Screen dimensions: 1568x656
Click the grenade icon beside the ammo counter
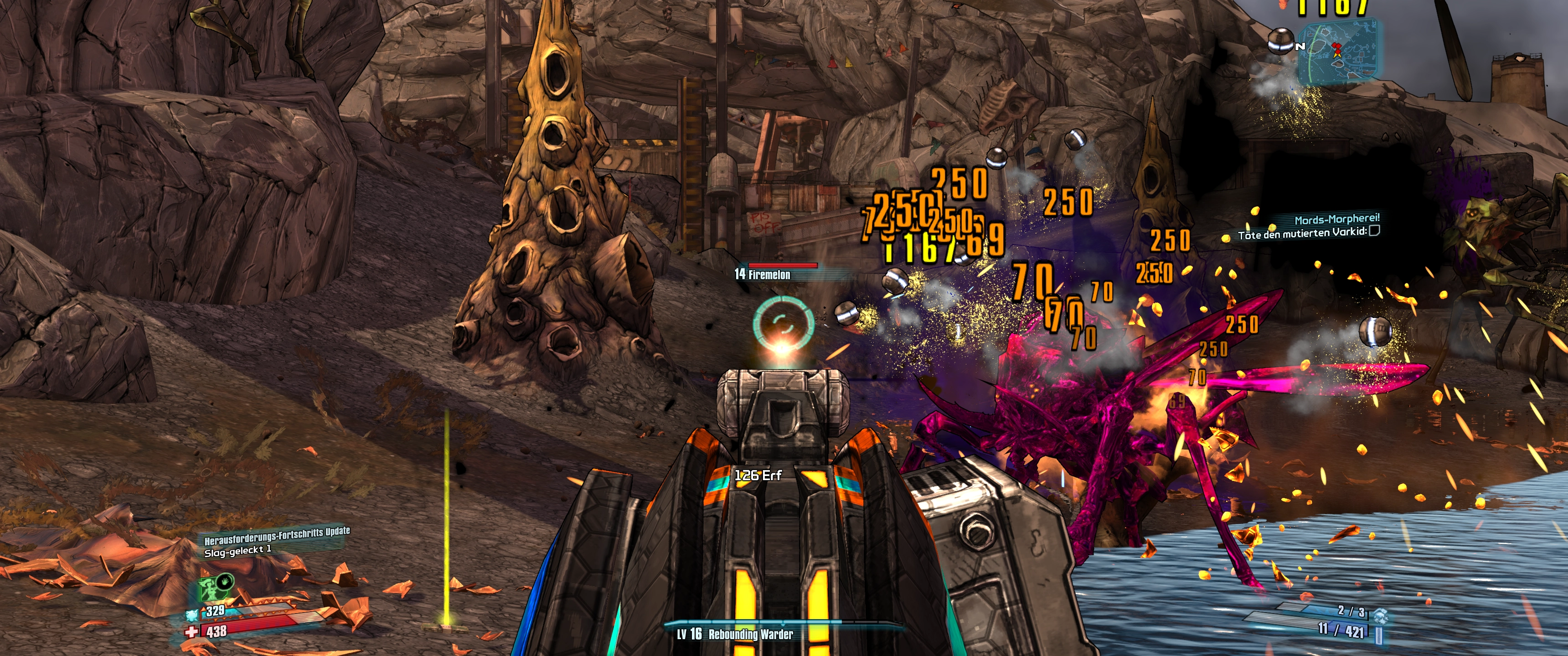point(1380,616)
